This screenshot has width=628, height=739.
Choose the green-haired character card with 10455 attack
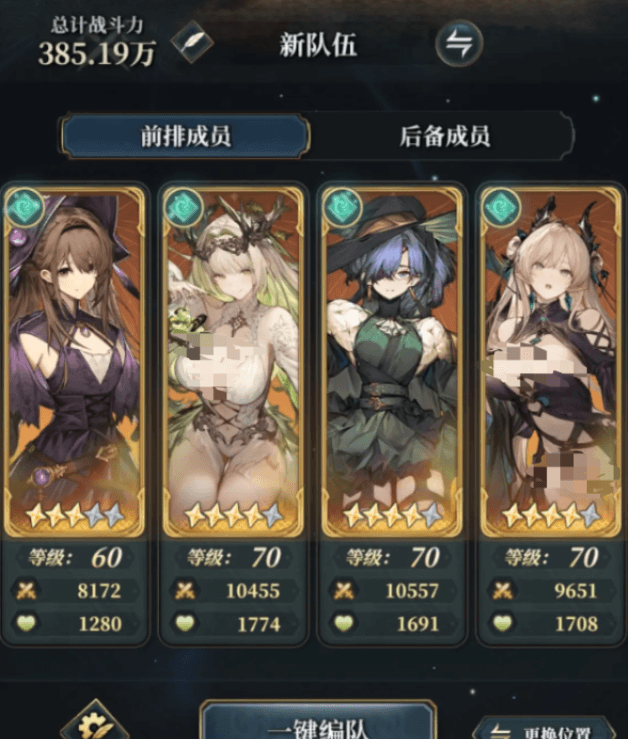[234, 360]
